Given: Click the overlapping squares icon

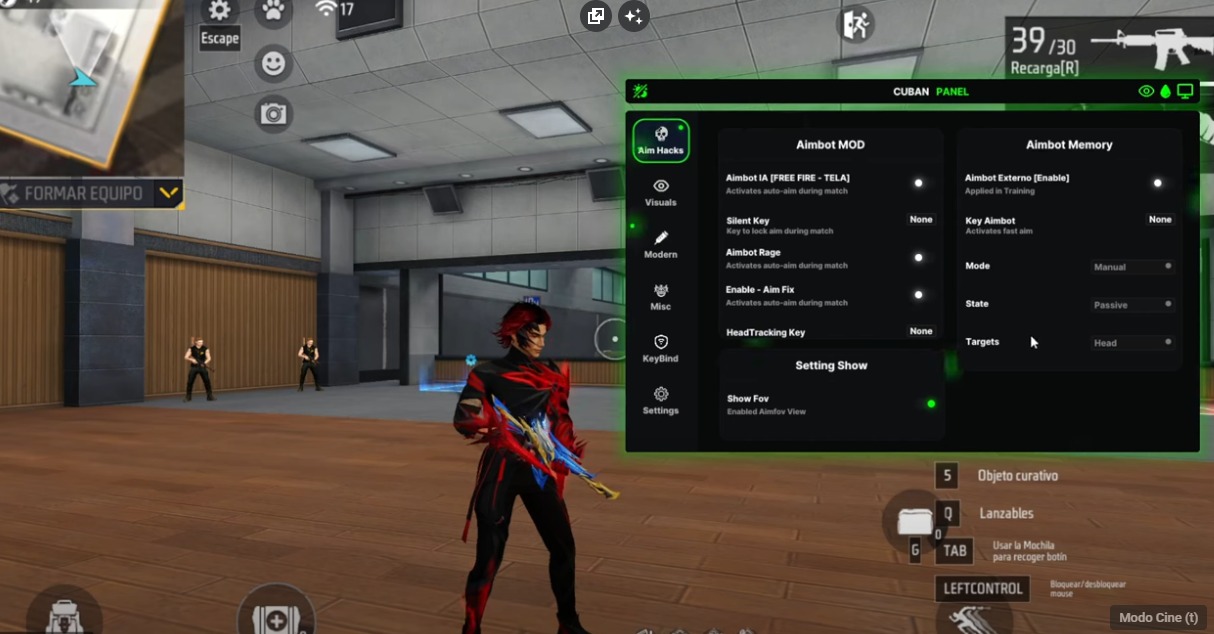Looking at the screenshot, I should (x=596, y=16).
